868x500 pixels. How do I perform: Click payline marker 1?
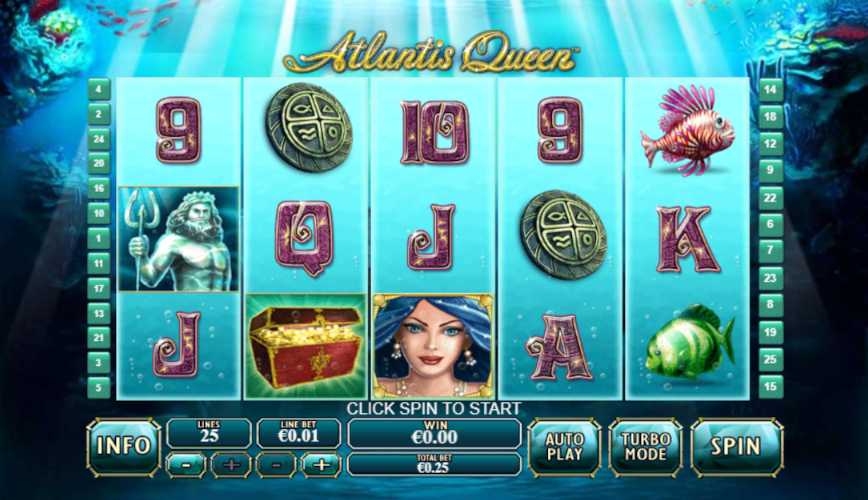pyautogui.click(x=99, y=239)
